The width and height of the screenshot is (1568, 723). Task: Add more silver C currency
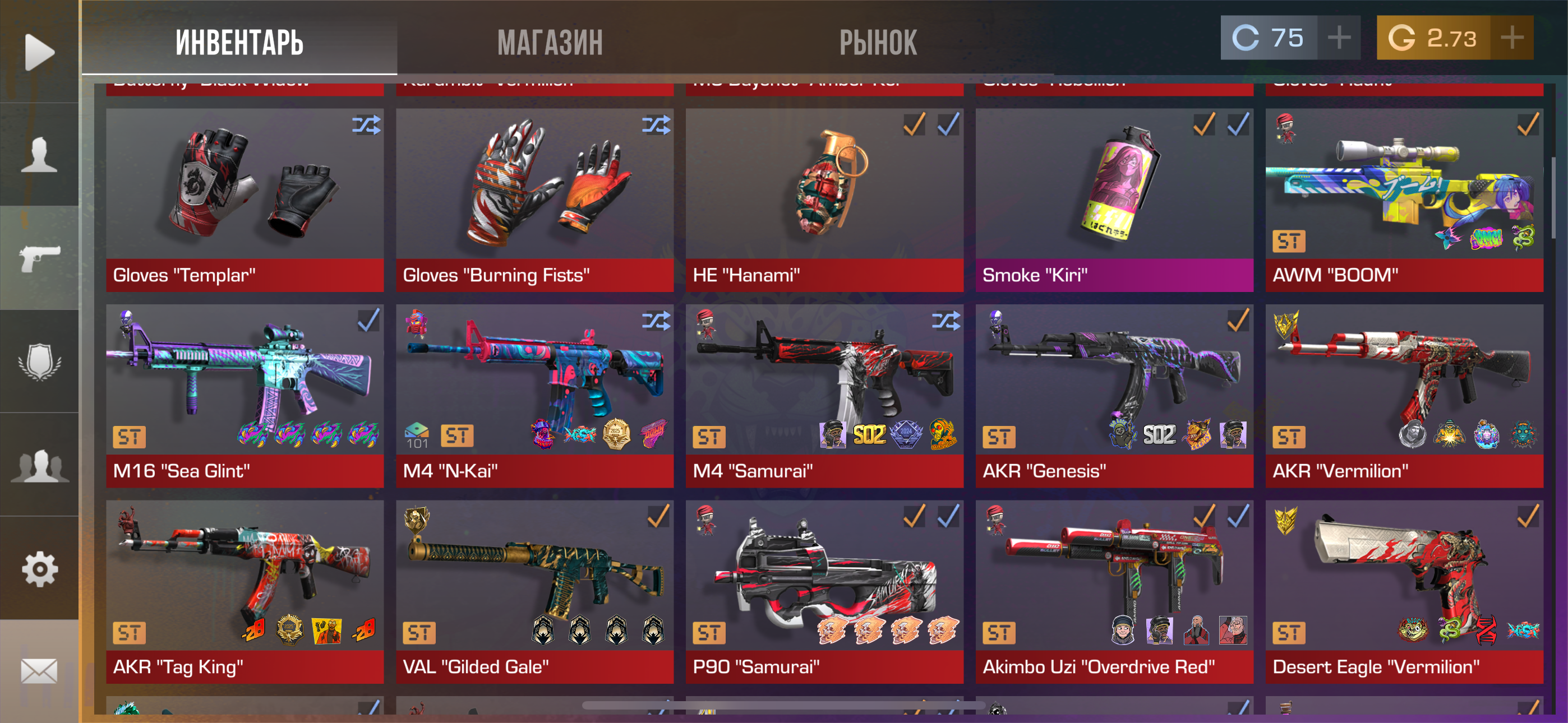[1339, 38]
